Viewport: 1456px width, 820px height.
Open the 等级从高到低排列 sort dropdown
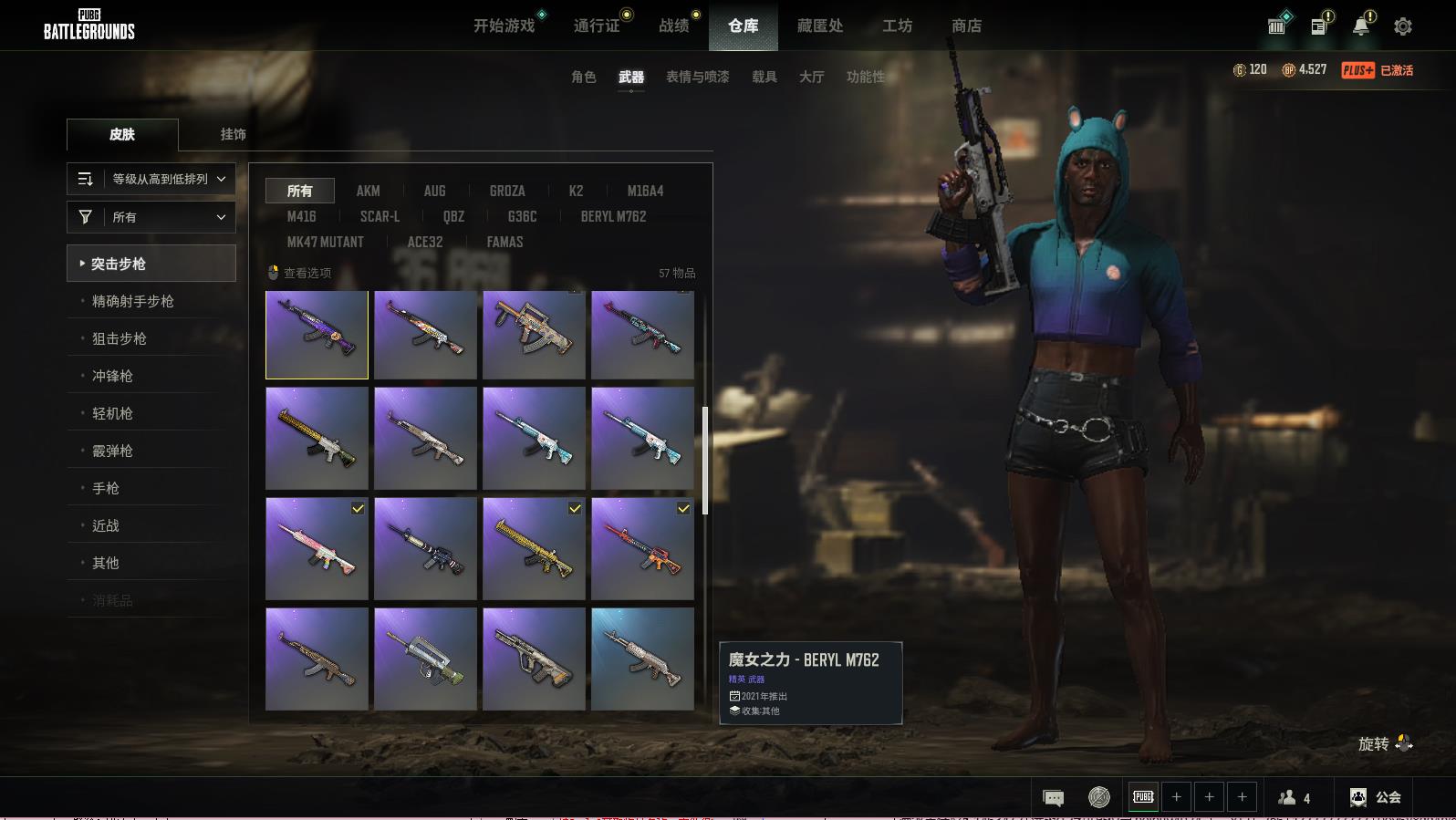pos(151,179)
